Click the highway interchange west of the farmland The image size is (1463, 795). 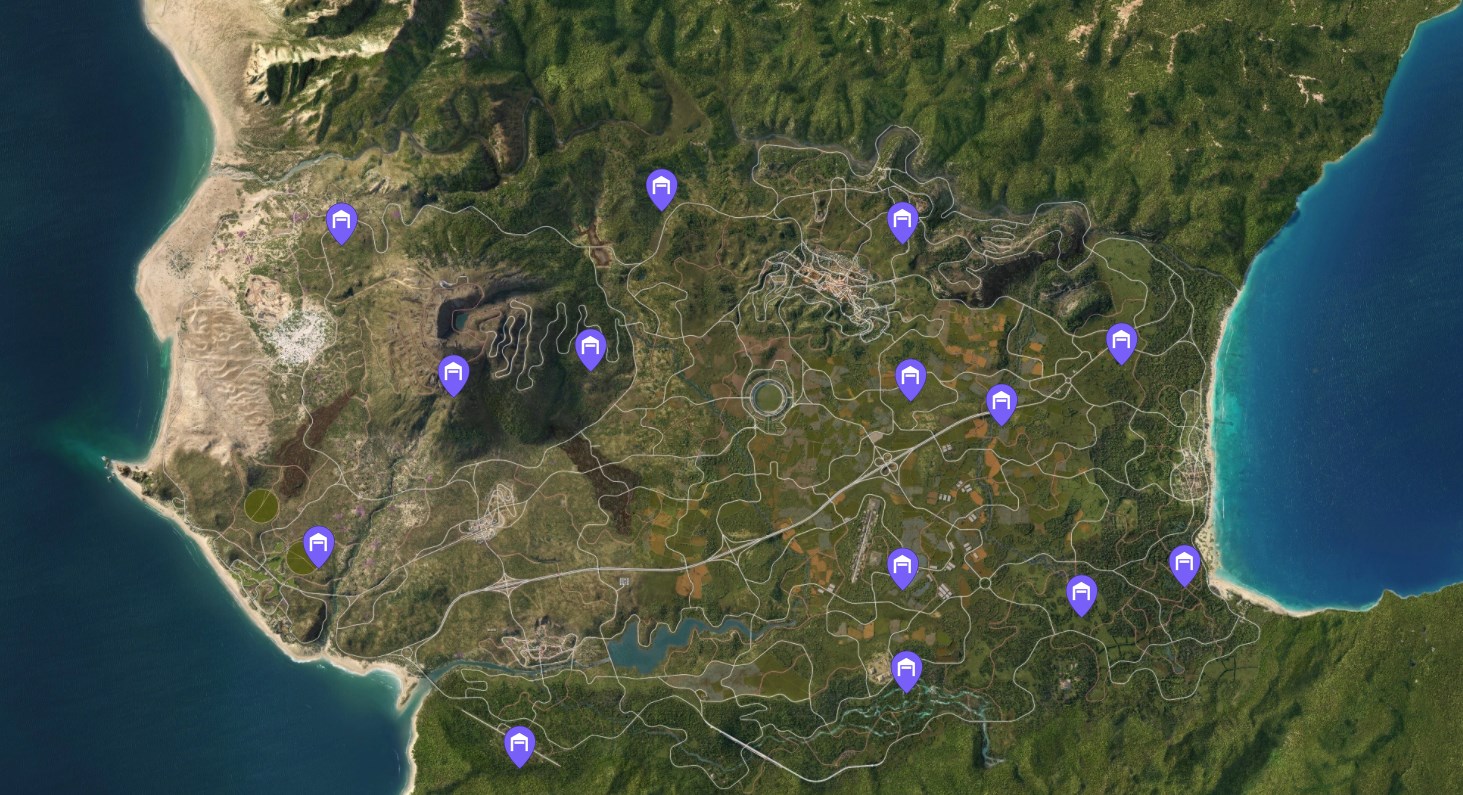pyautogui.click(x=884, y=463)
